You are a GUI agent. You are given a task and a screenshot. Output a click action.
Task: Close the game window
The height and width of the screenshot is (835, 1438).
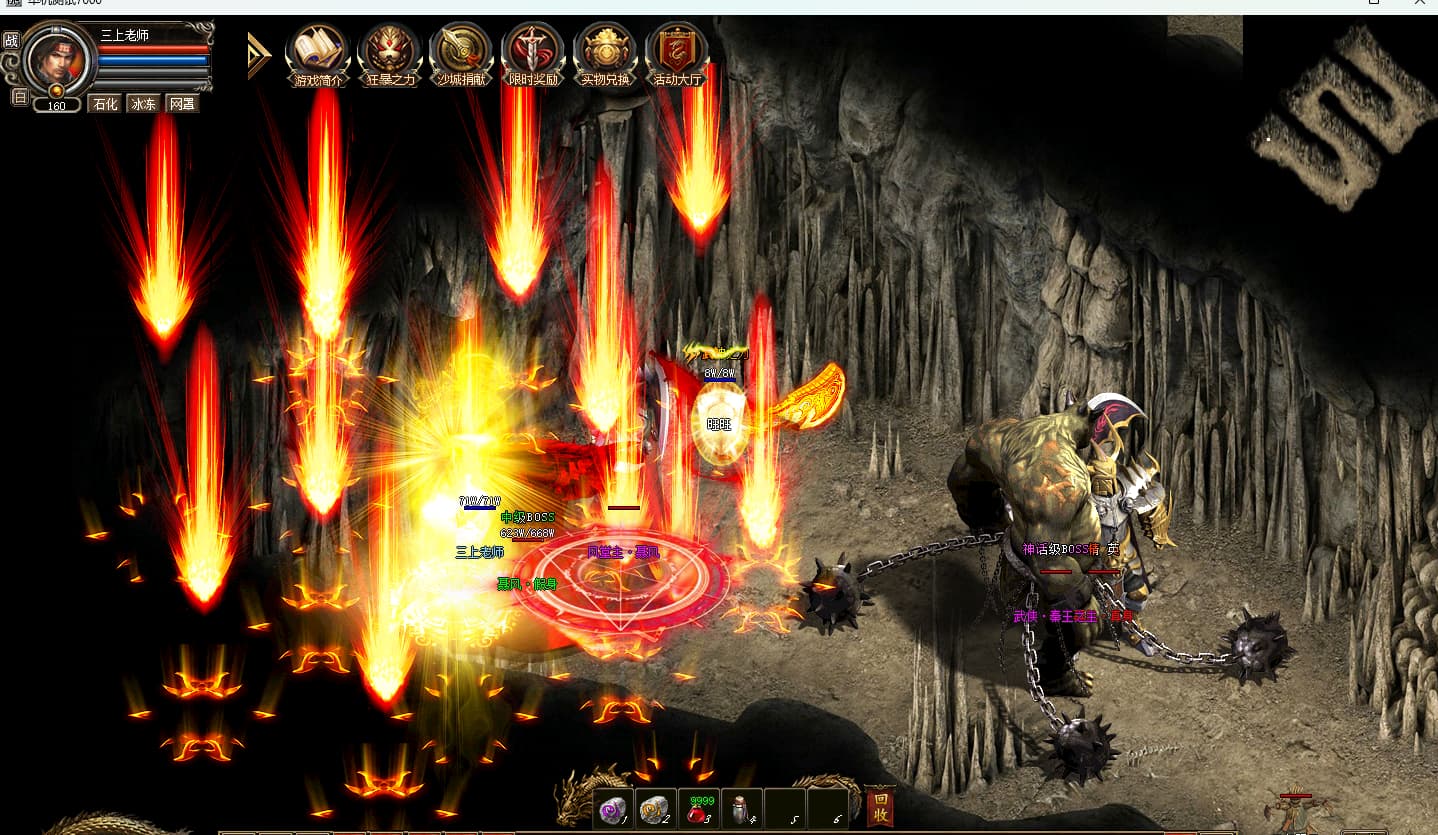coord(1420,4)
